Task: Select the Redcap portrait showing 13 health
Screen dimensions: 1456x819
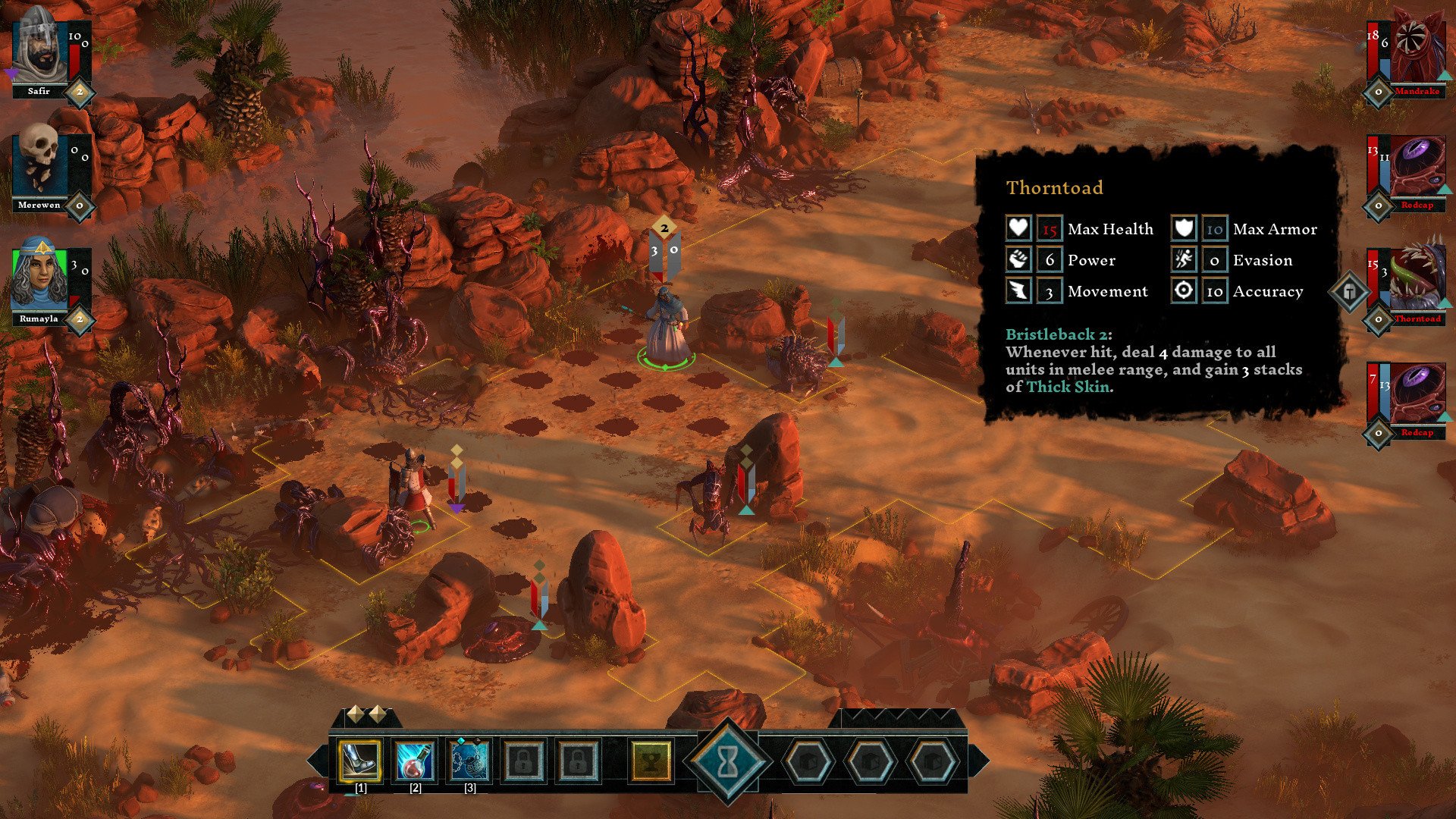Action: pyautogui.click(x=1415, y=168)
